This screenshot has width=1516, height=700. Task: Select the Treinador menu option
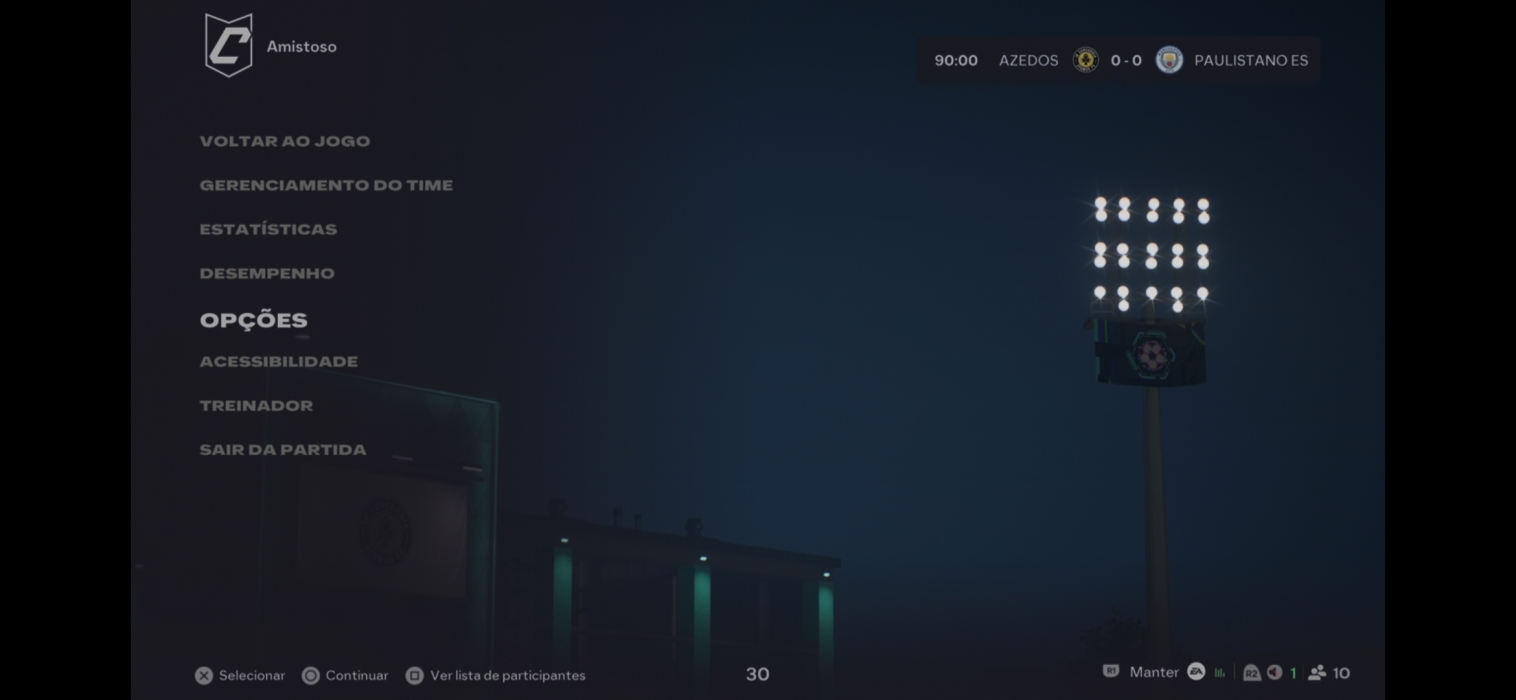coord(256,405)
